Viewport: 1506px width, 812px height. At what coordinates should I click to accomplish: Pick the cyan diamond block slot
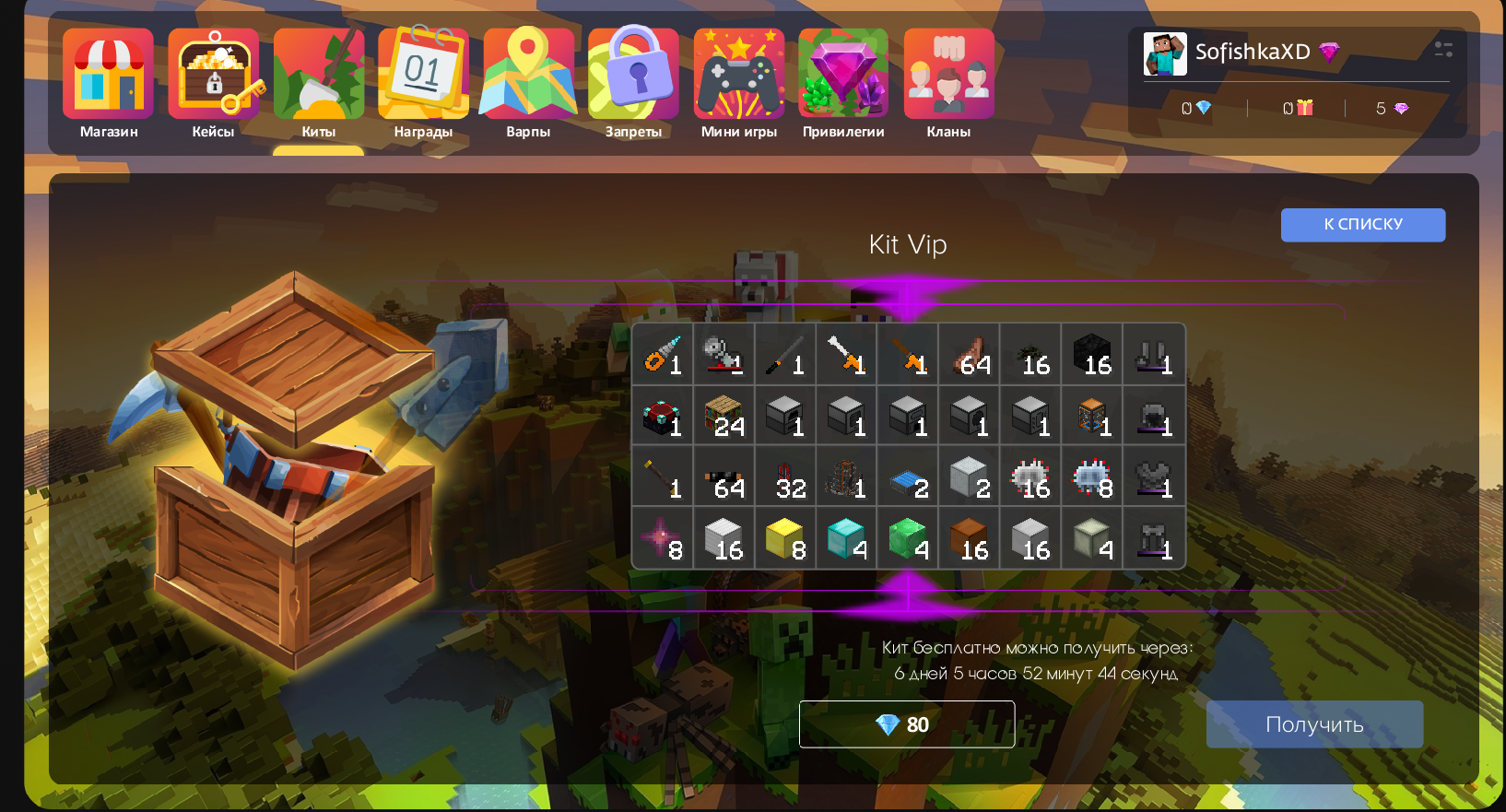846,538
